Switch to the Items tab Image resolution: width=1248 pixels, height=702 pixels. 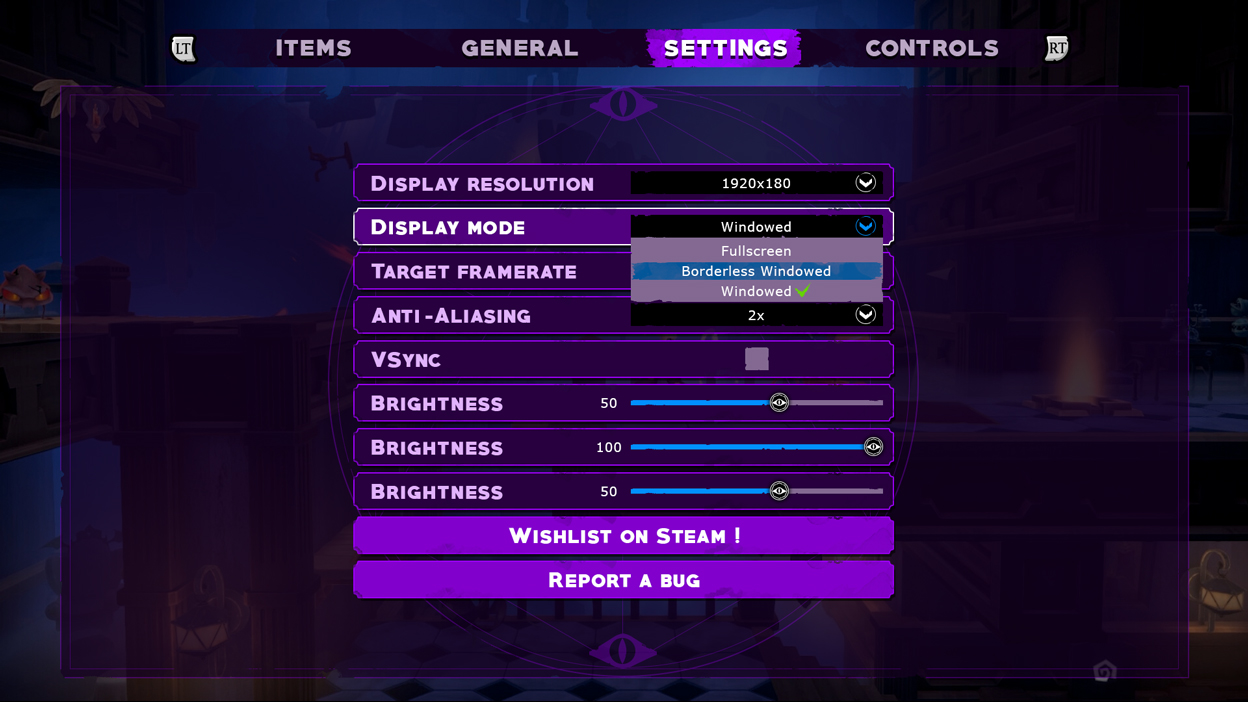313,48
